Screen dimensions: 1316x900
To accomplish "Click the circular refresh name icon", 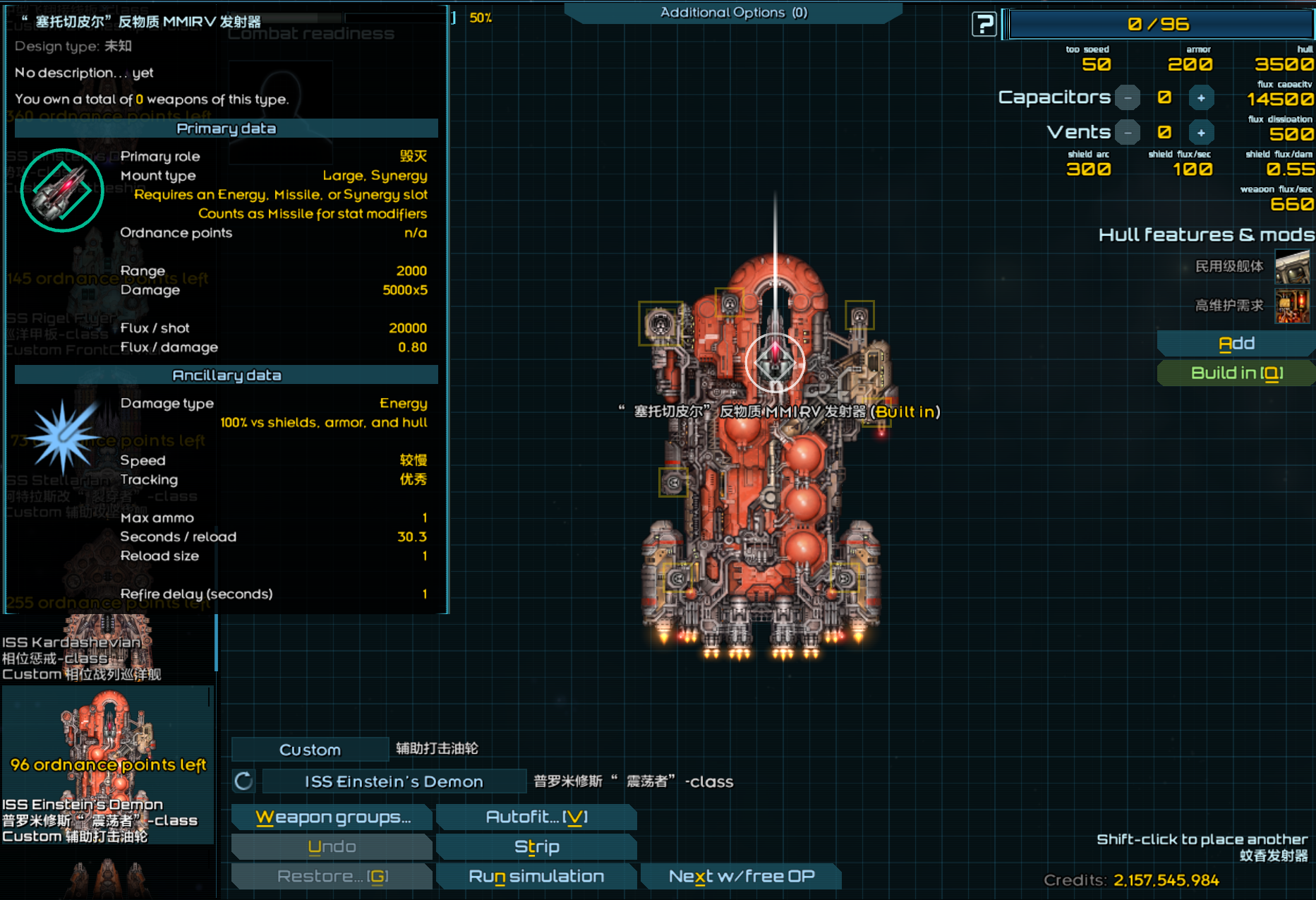I will click(x=243, y=781).
